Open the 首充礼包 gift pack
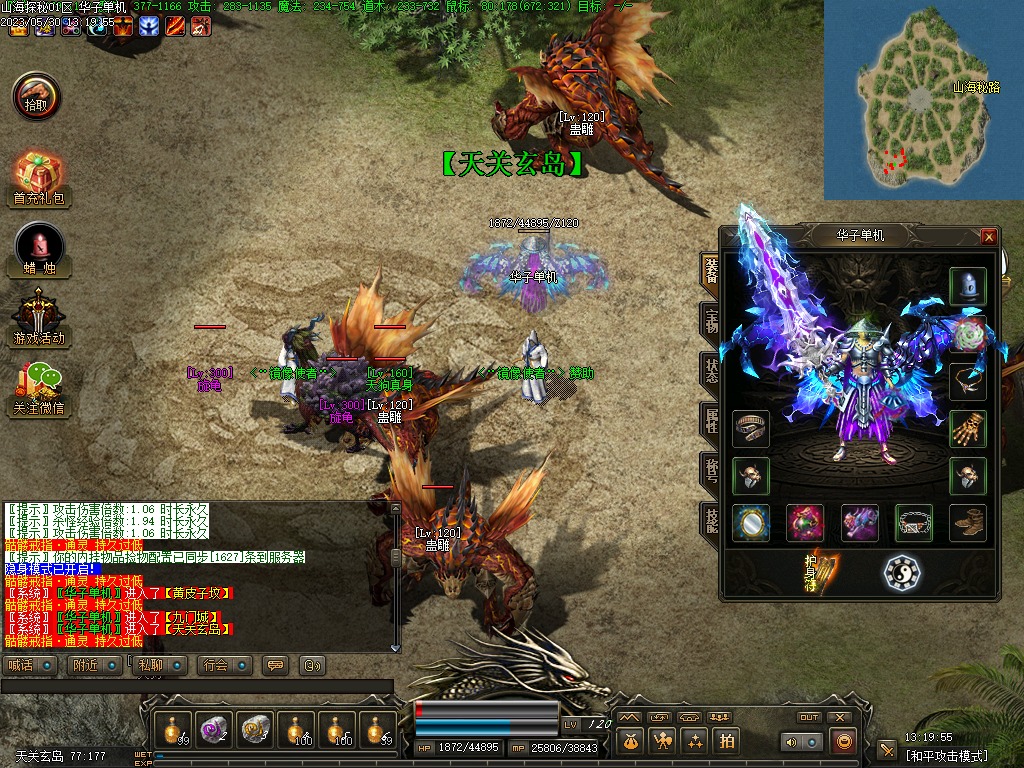The image size is (1024, 768). pos(38,178)
